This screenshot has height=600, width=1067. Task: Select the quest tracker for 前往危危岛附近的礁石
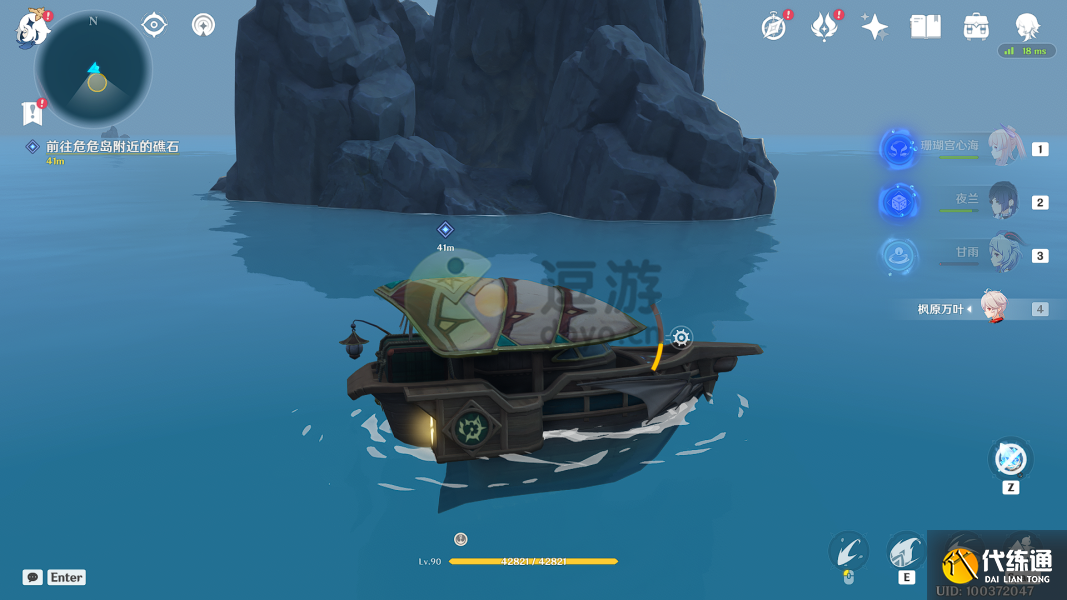pos(111,147)
